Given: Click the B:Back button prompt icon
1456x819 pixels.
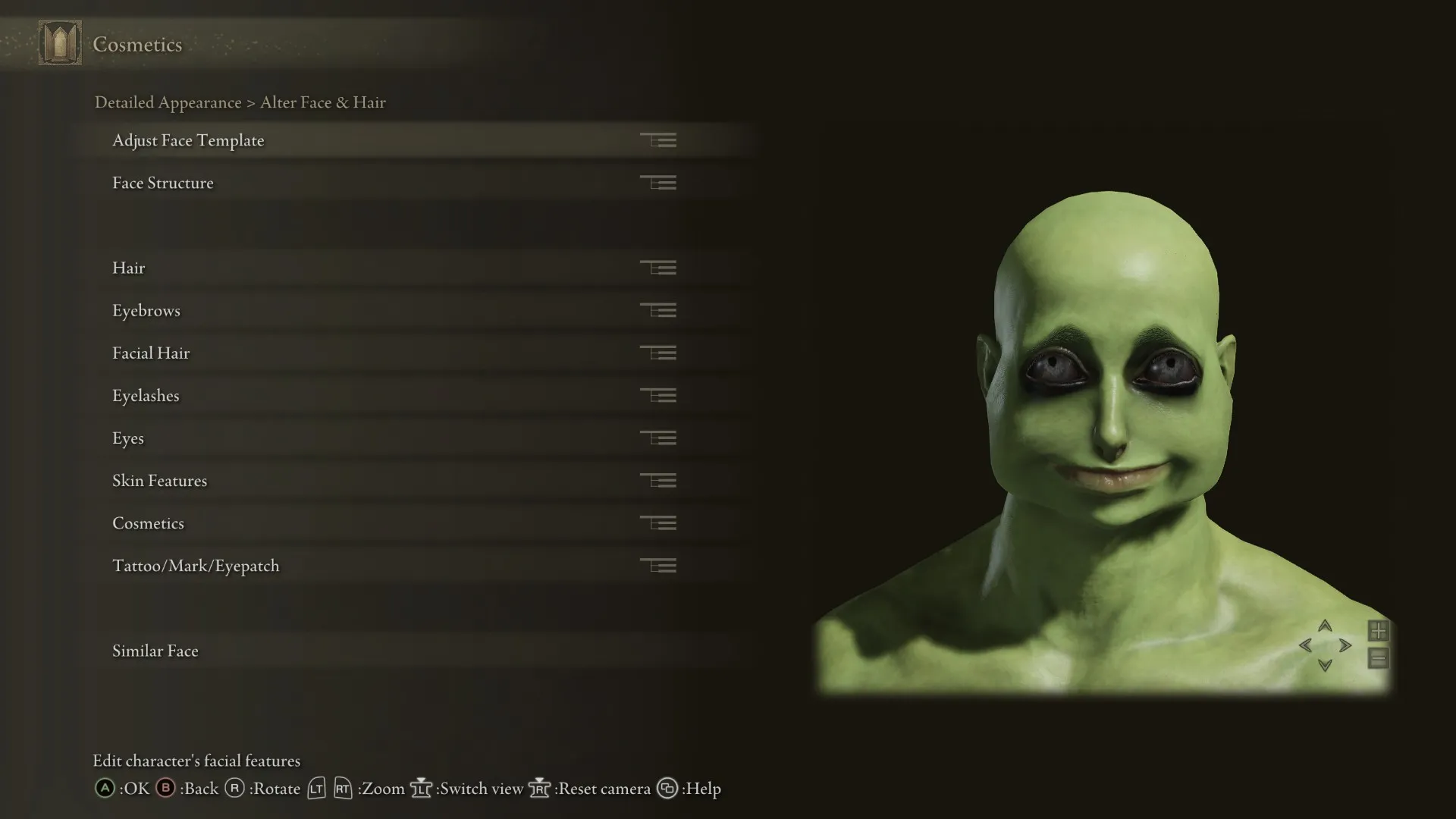Looking at the screenshot, I should click(x=165, y=789).
